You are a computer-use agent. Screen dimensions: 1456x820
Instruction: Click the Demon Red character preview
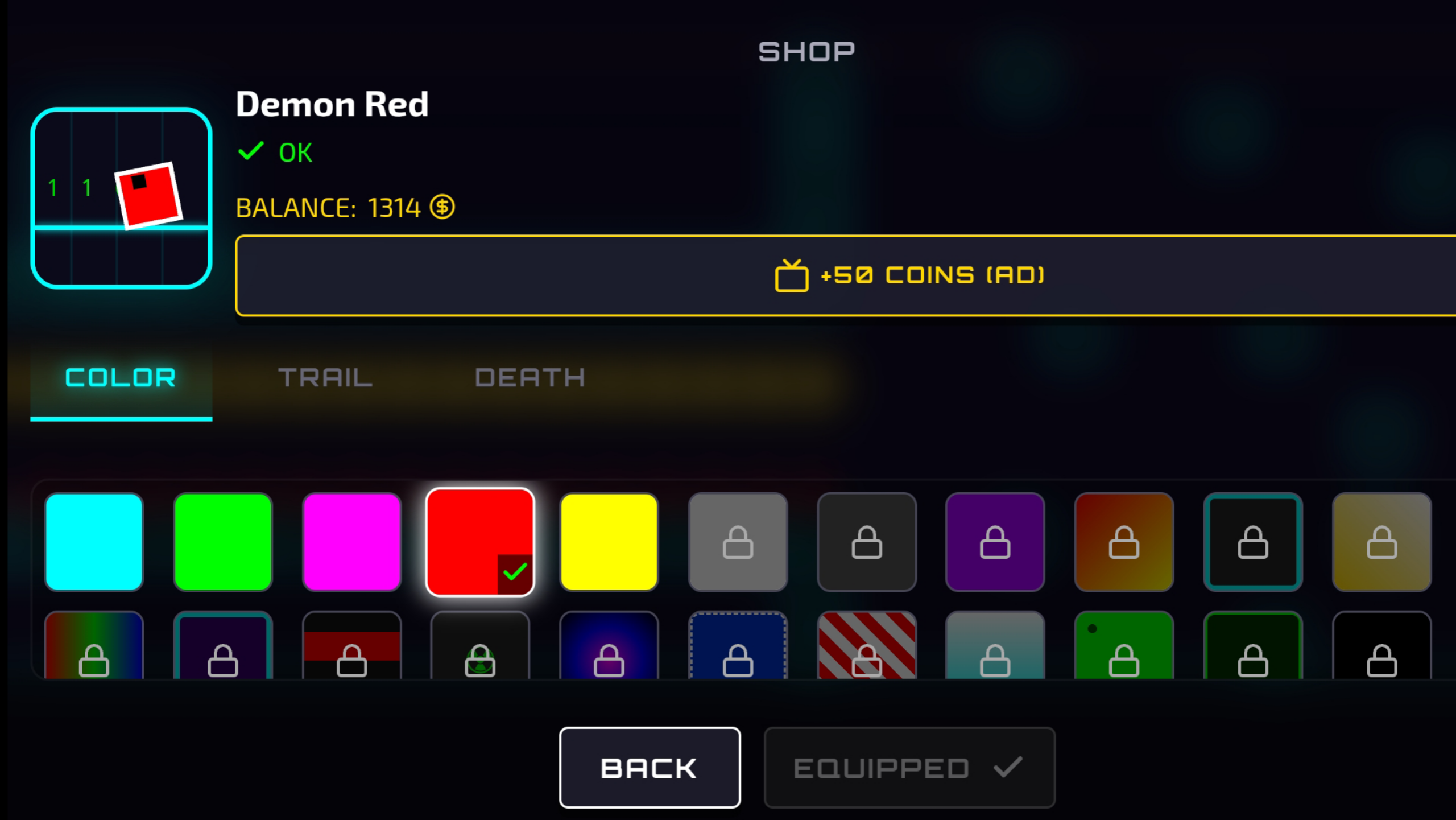point(121,199)
